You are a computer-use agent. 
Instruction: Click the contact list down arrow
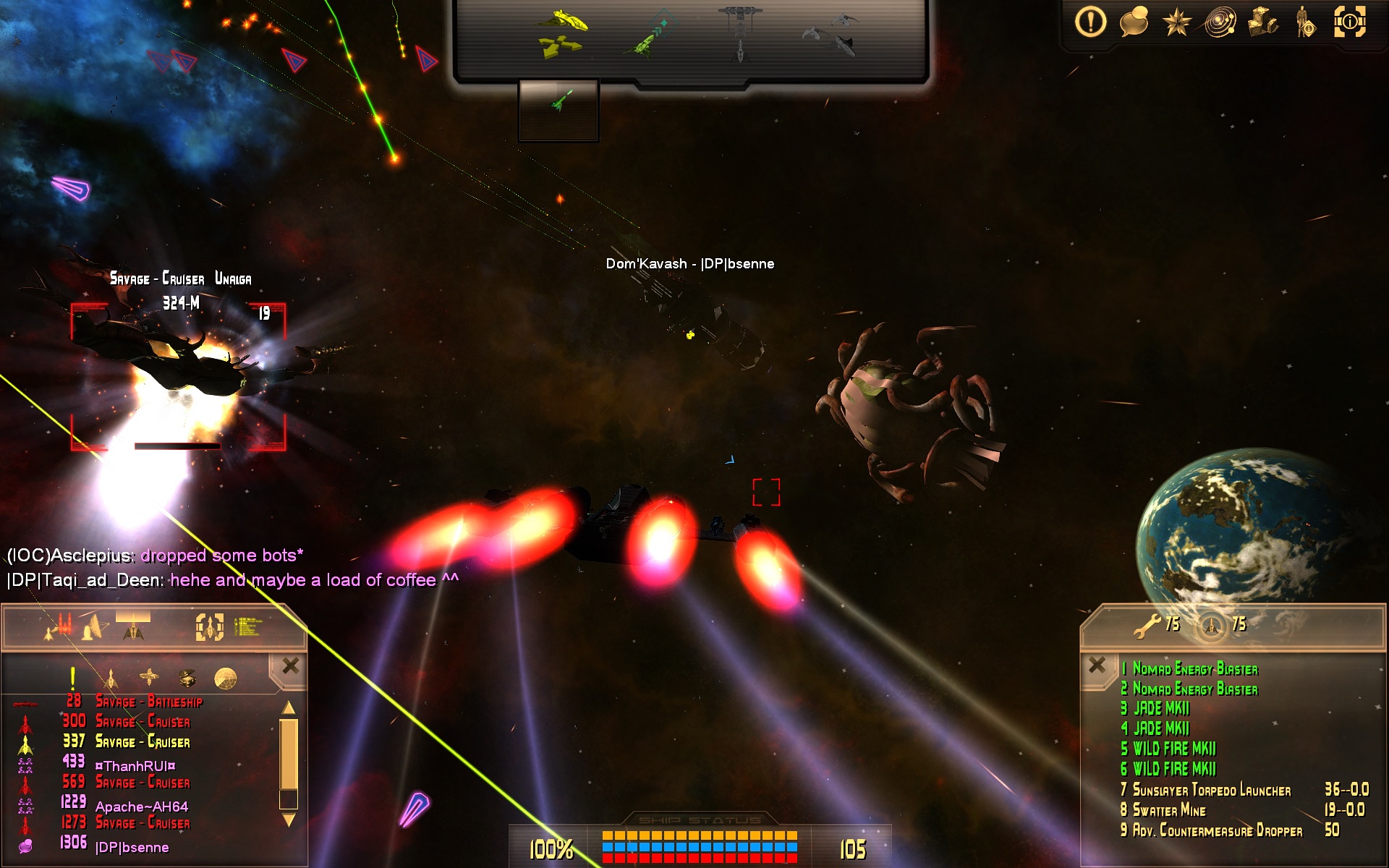[x=289, y=820]
